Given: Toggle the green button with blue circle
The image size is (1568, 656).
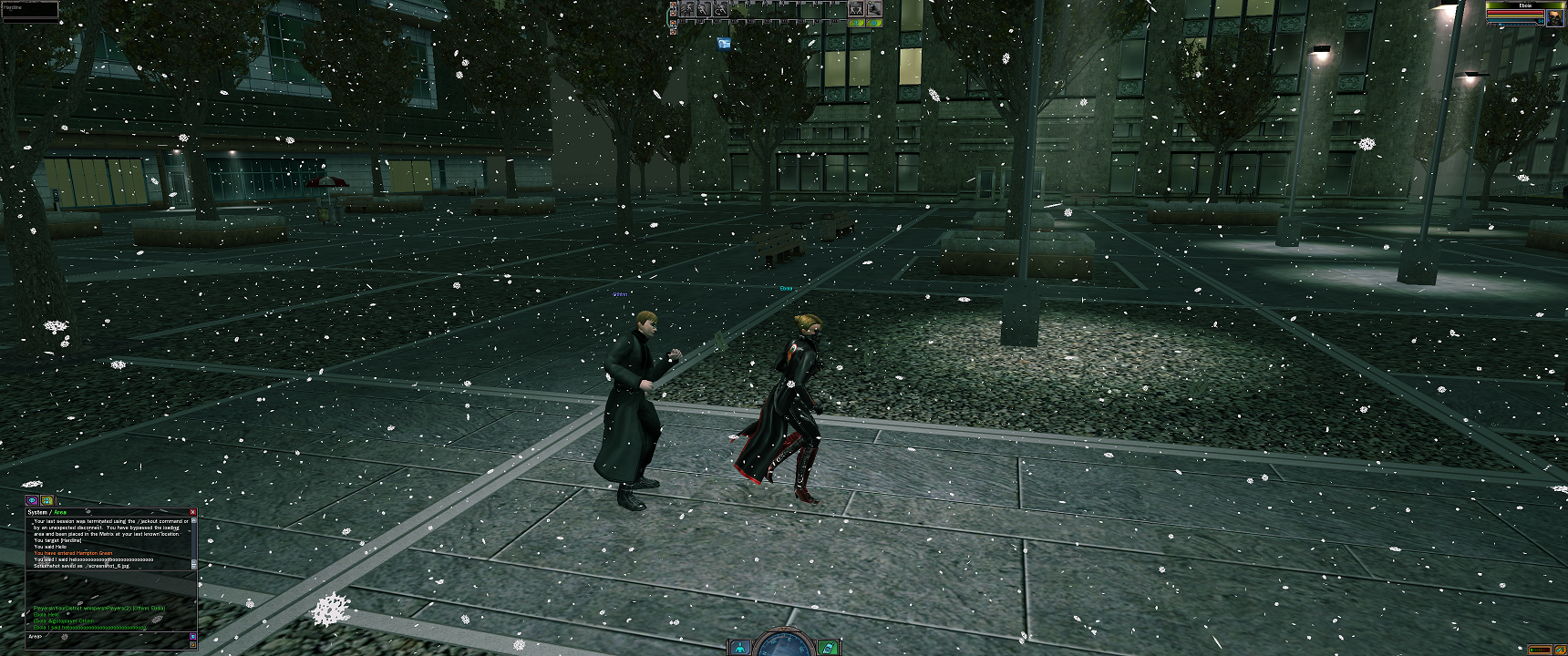Looking at the screenshot, I should 873,23.
